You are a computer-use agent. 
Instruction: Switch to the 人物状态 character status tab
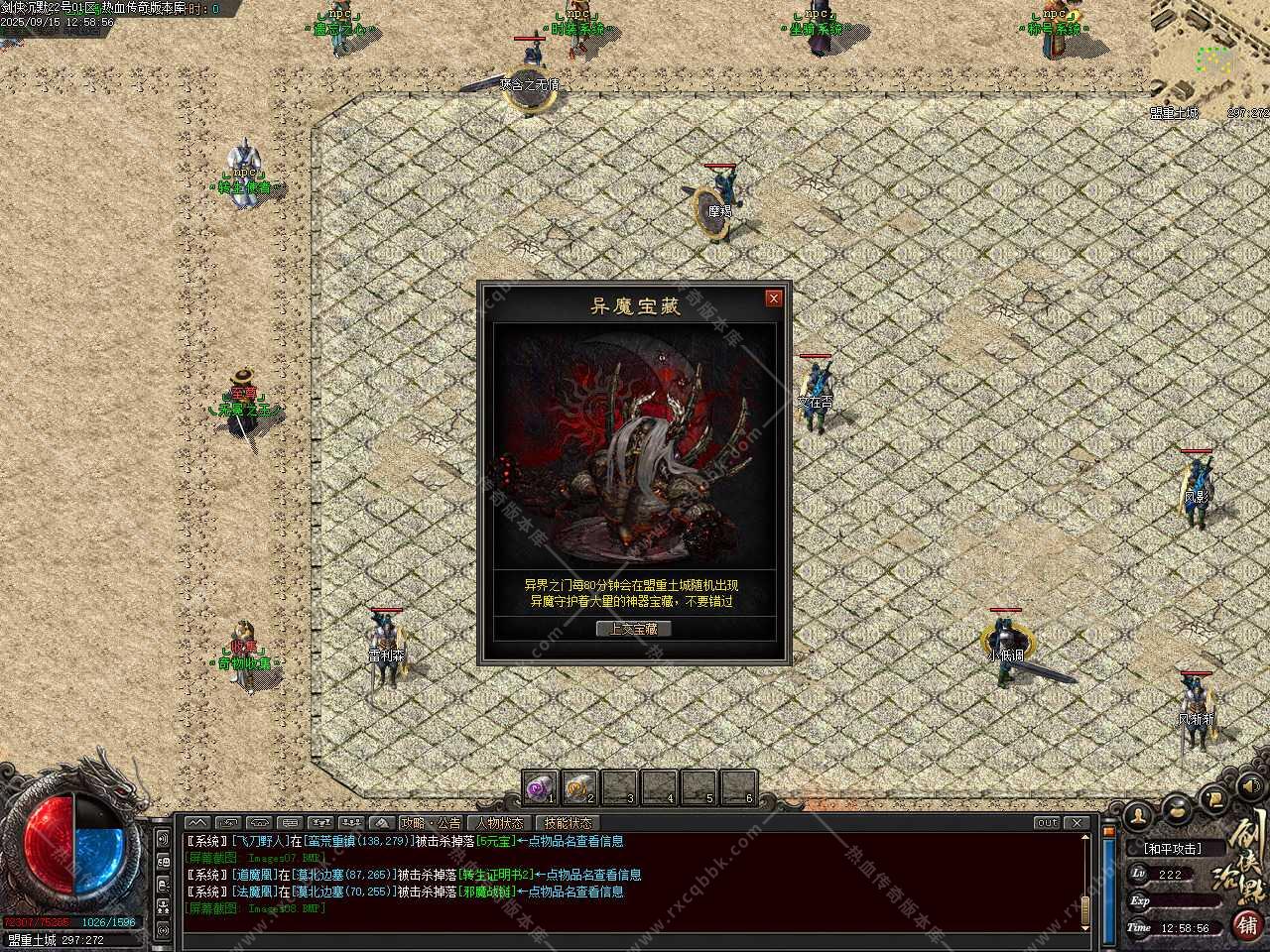[x=499, y=823]
